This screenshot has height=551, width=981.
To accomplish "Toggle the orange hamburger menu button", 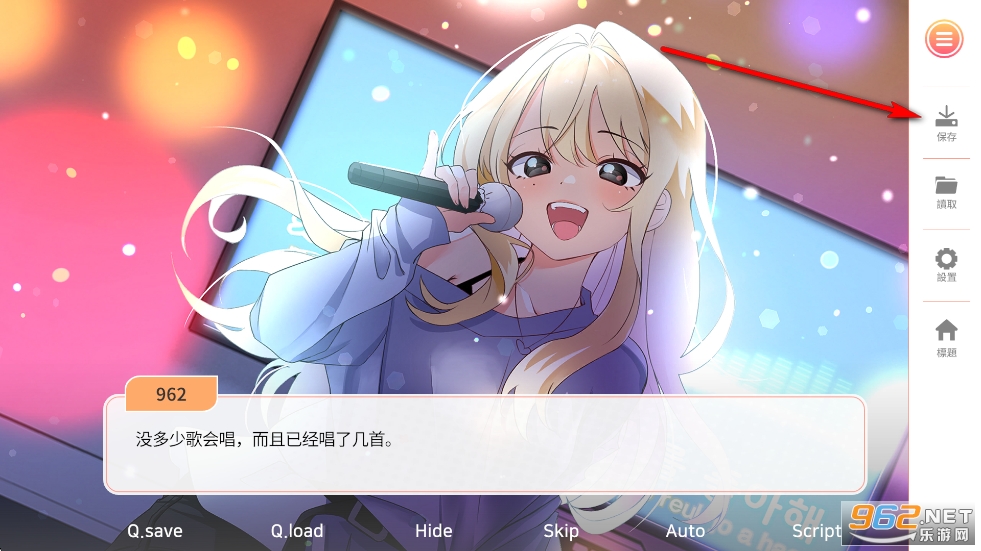I will point(944,40).
